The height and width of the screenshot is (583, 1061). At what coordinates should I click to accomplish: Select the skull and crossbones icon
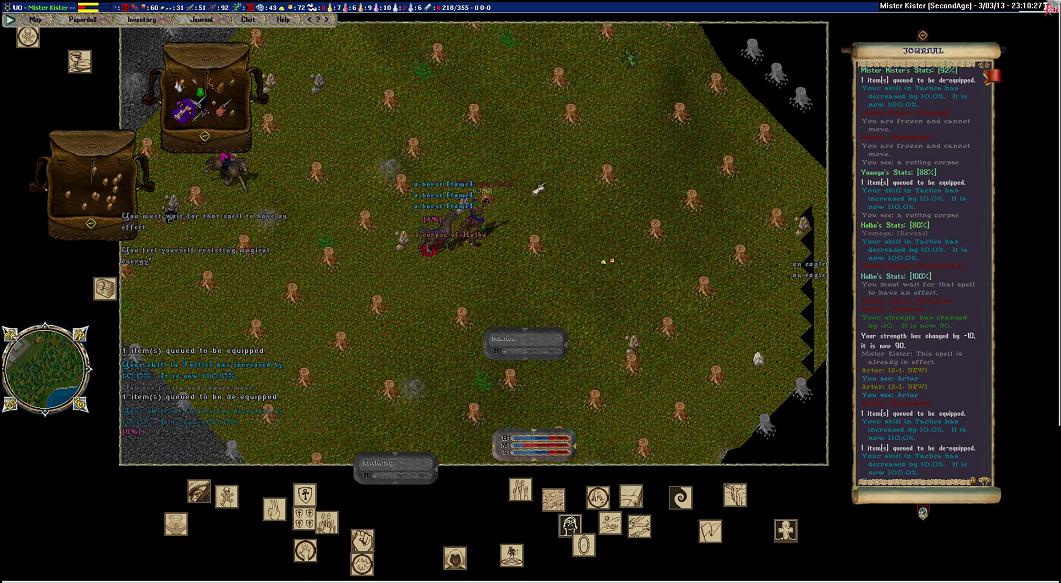click(x=28, y=36)
